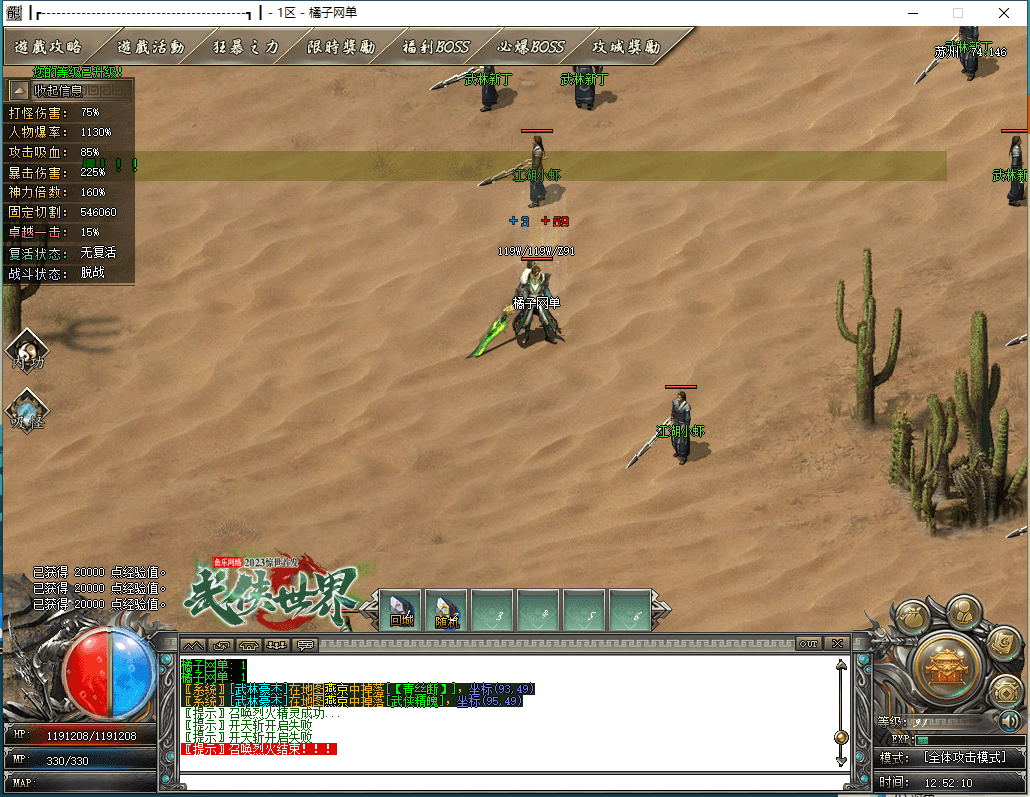This screenshot has width=1030, height=797.
Task: Open the 限時獎勵 timed rewards menu
Action: click(x=341, y=47)
